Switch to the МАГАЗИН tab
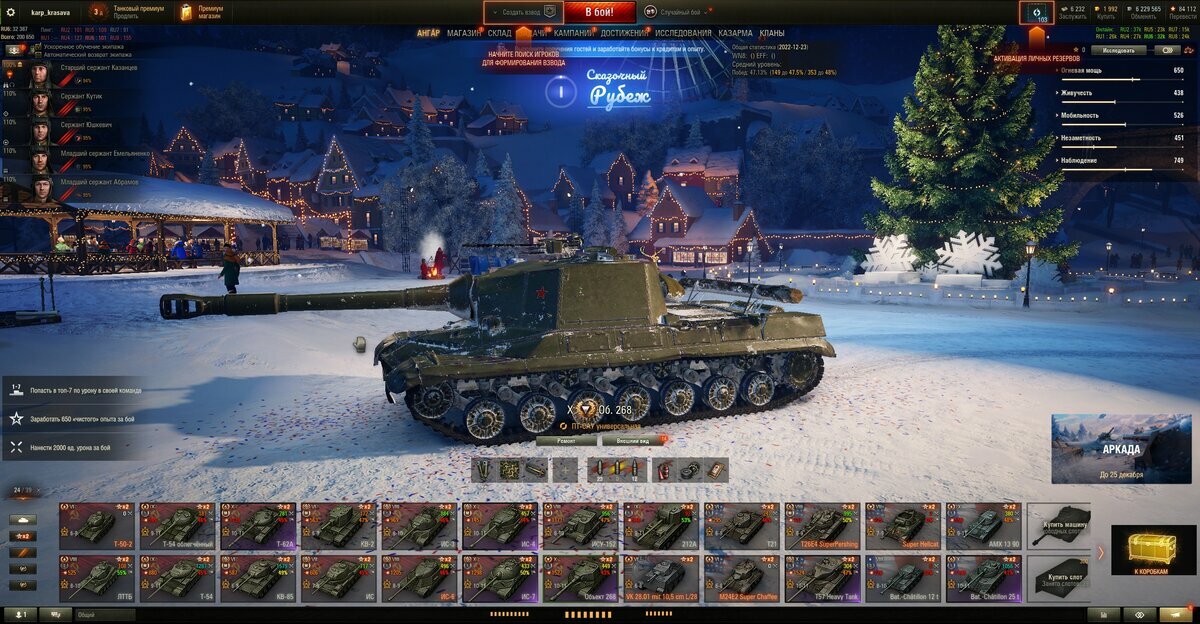Viewport: 1200px width, 624px height. tap(464, 33)
